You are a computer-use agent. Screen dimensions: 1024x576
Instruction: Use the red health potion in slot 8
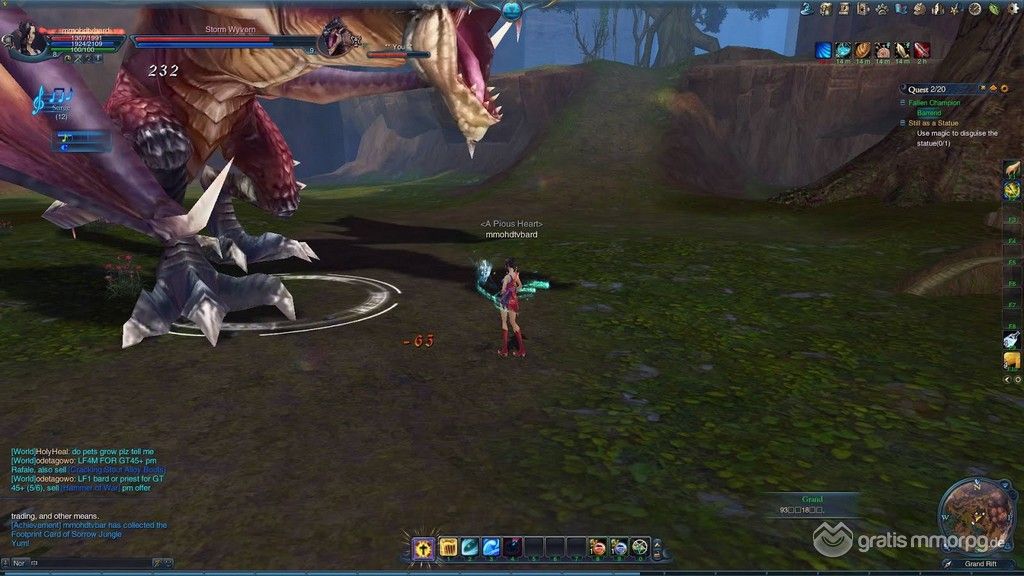(599, 547)
